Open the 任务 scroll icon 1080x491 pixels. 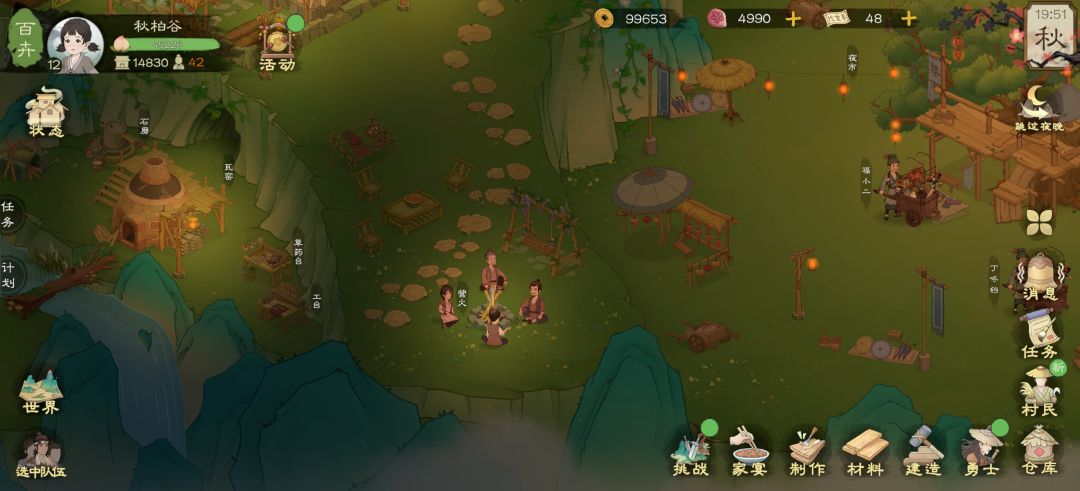click(1039, 334)
